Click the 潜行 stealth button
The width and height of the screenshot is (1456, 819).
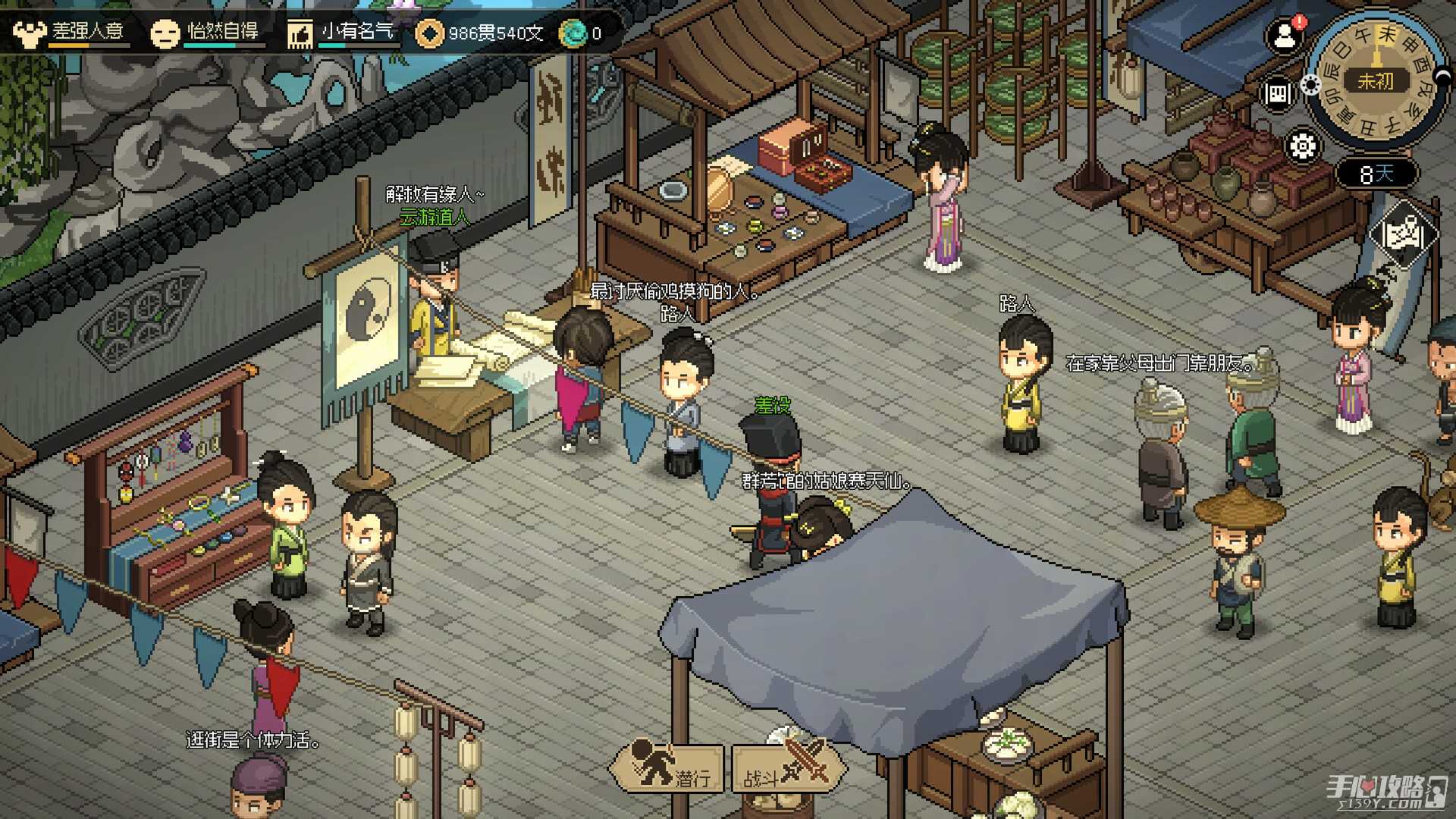point(669,767)
